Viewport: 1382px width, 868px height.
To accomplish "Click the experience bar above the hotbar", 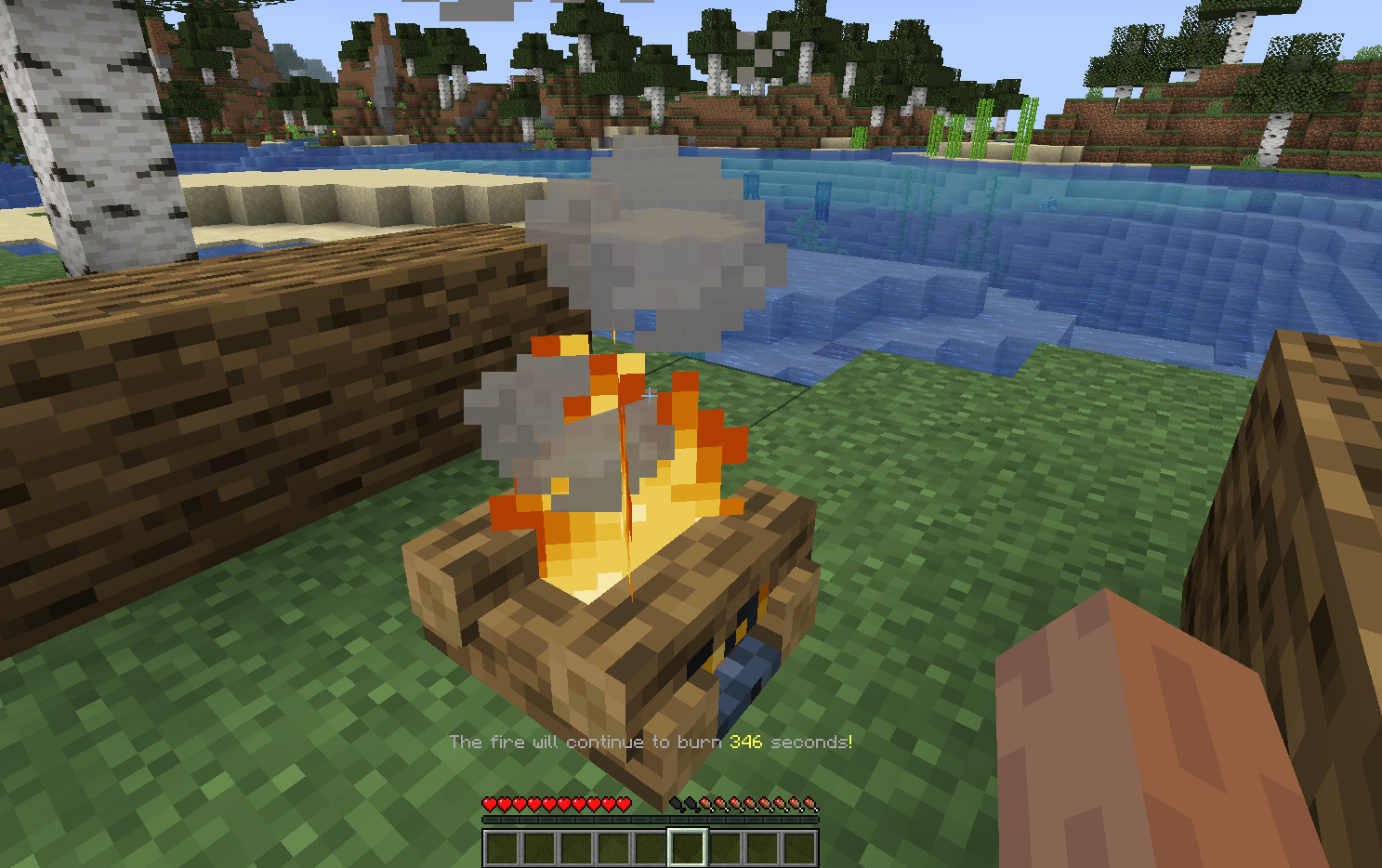I will point(651,819).
